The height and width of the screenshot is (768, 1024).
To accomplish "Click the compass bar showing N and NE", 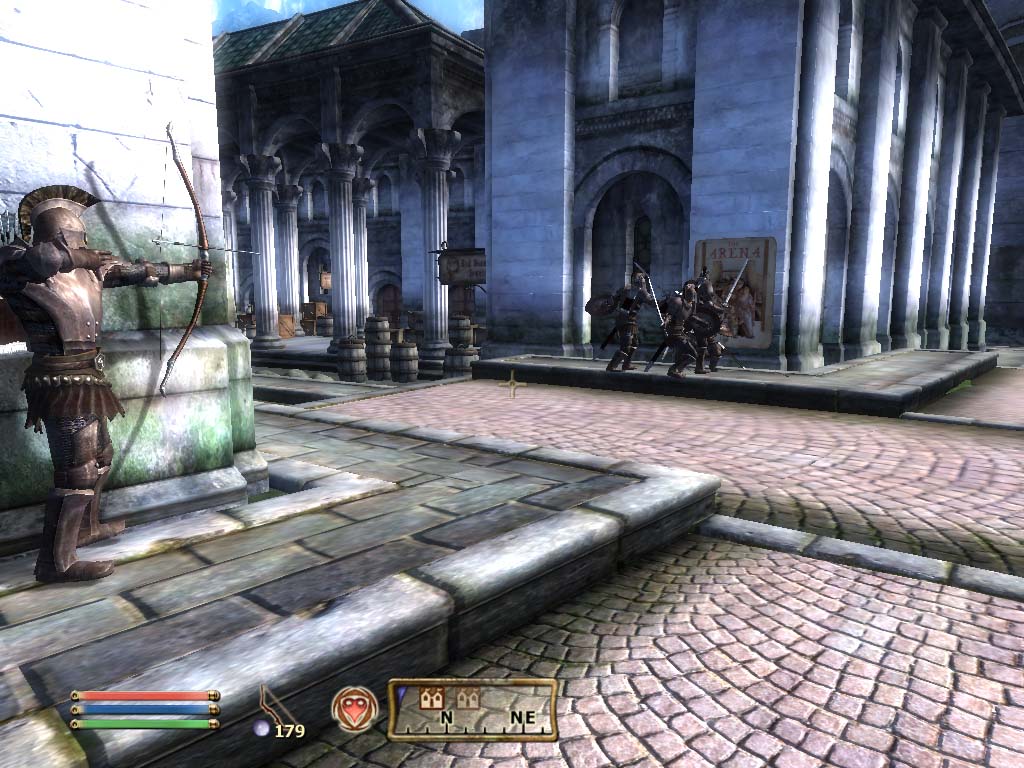I will (x=473, y=709).
